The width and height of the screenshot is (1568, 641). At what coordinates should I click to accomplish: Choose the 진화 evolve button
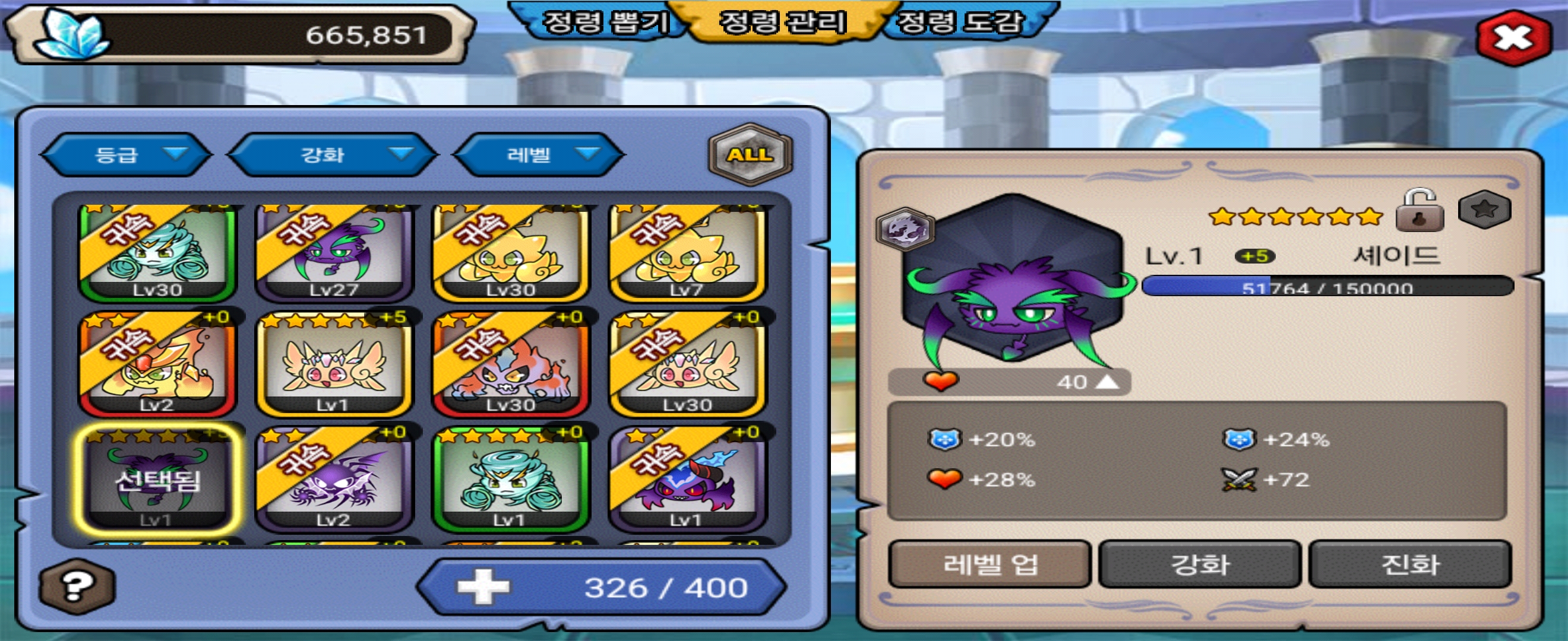click(1410, 564)
